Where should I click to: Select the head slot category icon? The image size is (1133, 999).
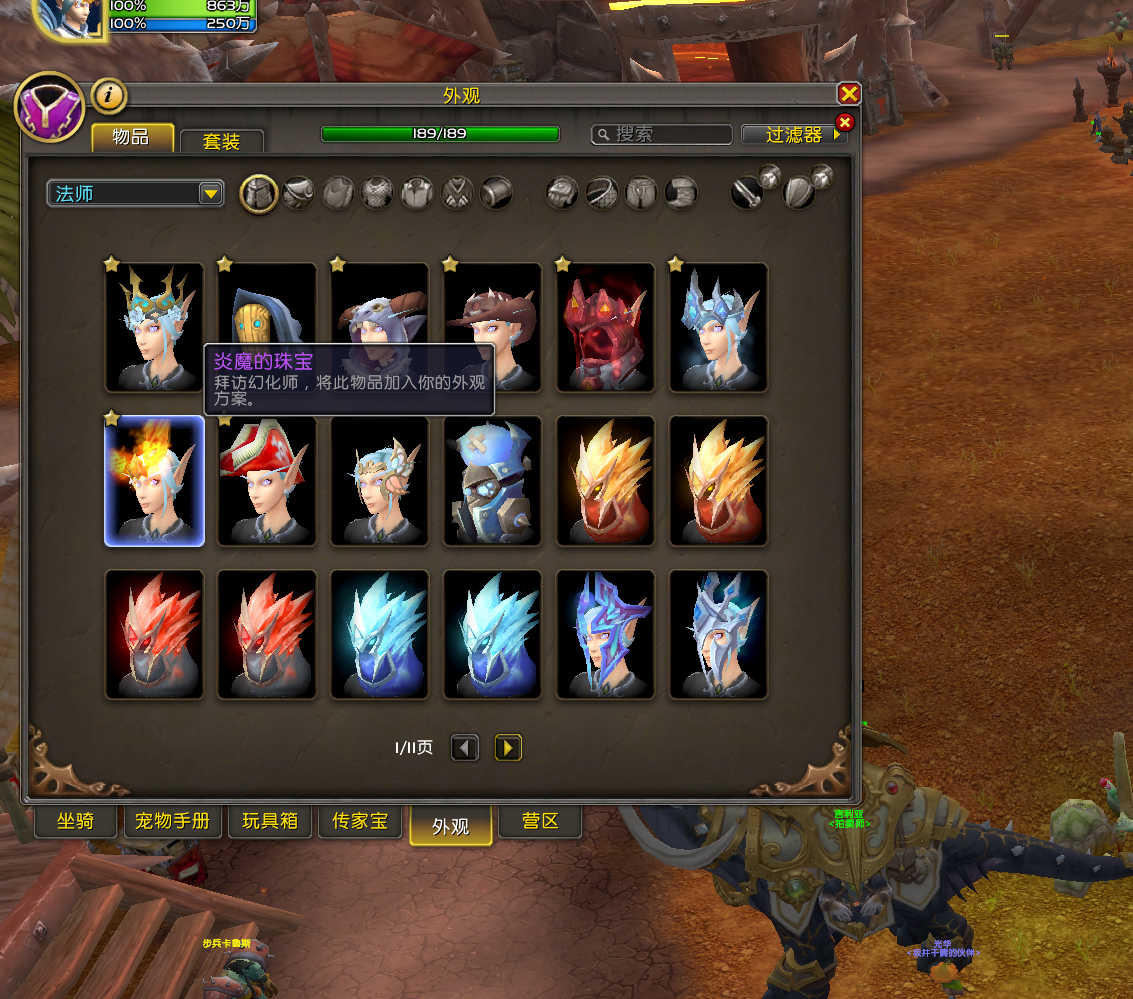click(259, 192)
